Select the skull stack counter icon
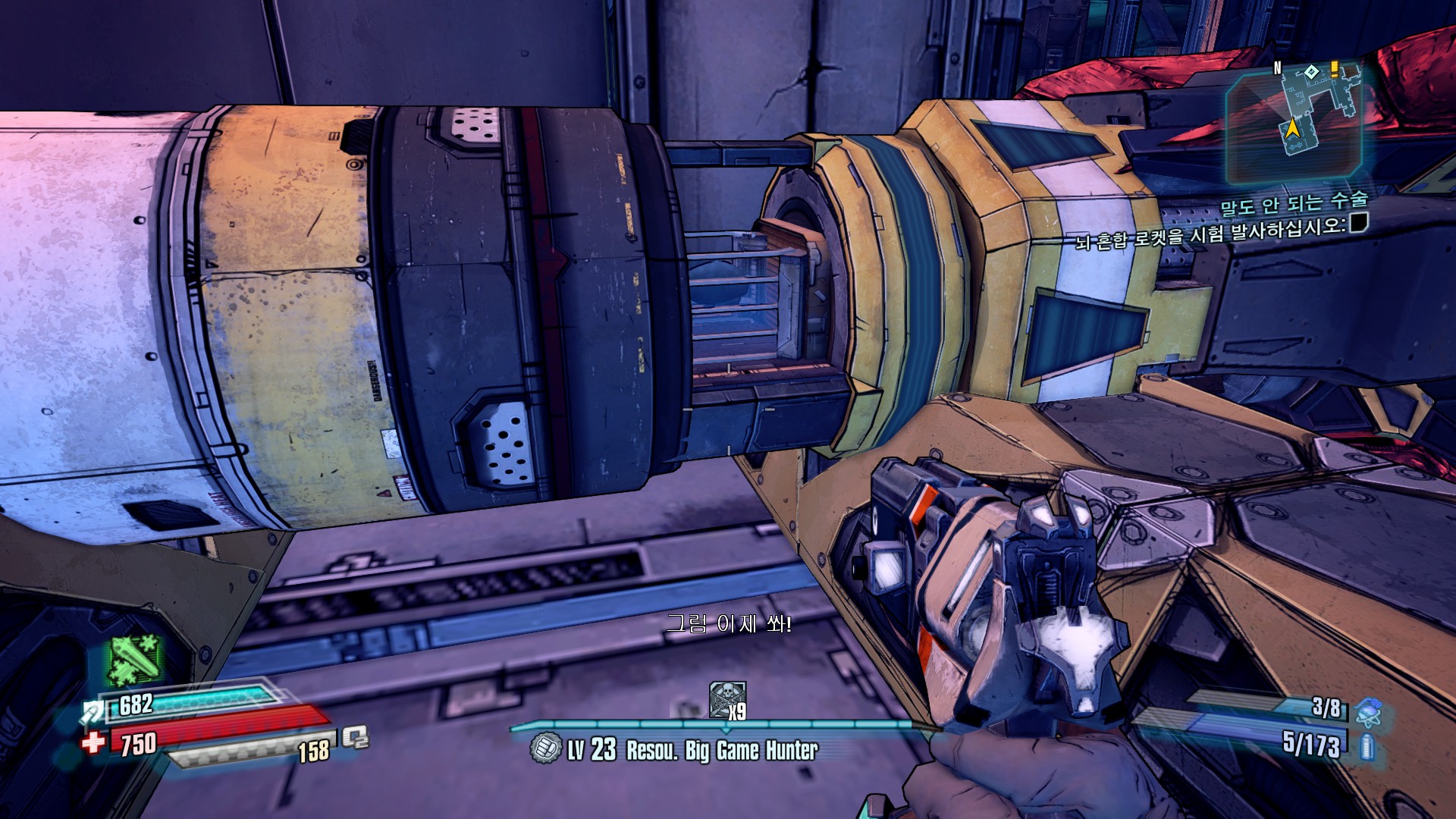 point(726,699)
